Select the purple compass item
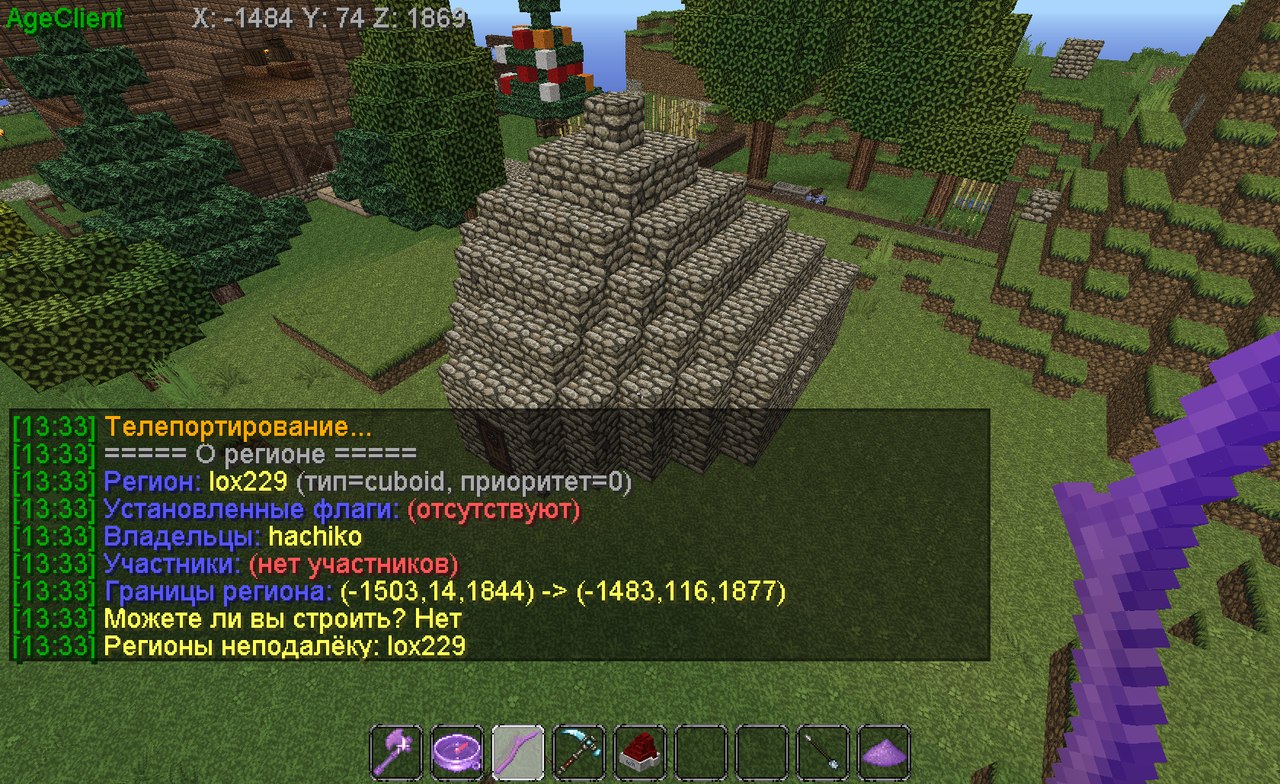The width and height of the screenshot is (1280, 784). pos(458,748)
